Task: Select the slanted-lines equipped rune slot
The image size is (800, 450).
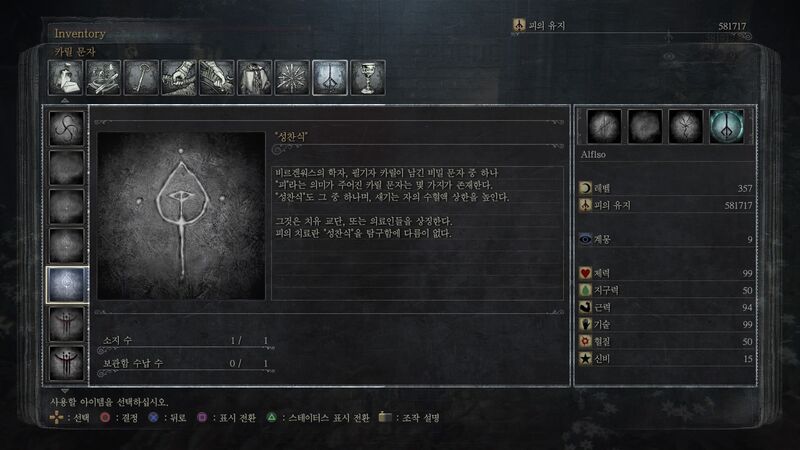Action: pyautogui.click(x=605, y=127)
